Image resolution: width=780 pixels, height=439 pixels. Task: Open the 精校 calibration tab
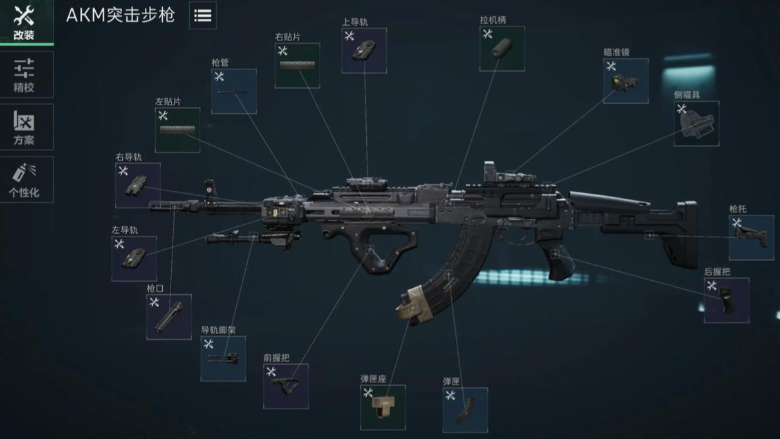23,75
